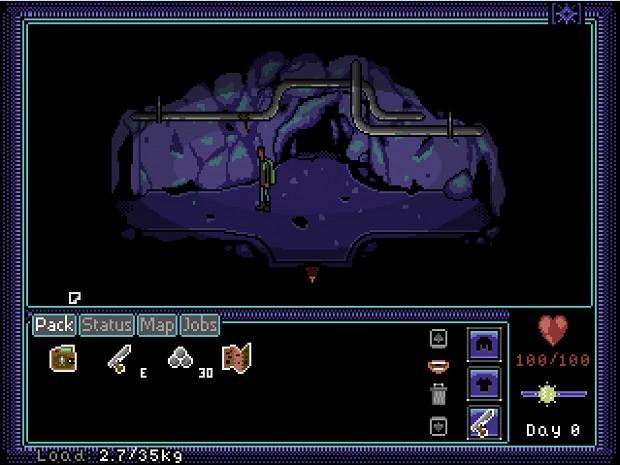The width and height of the screenshot is (620, 465).
Task: Select the equipped weapon slot
Action: tap(483, 423)
